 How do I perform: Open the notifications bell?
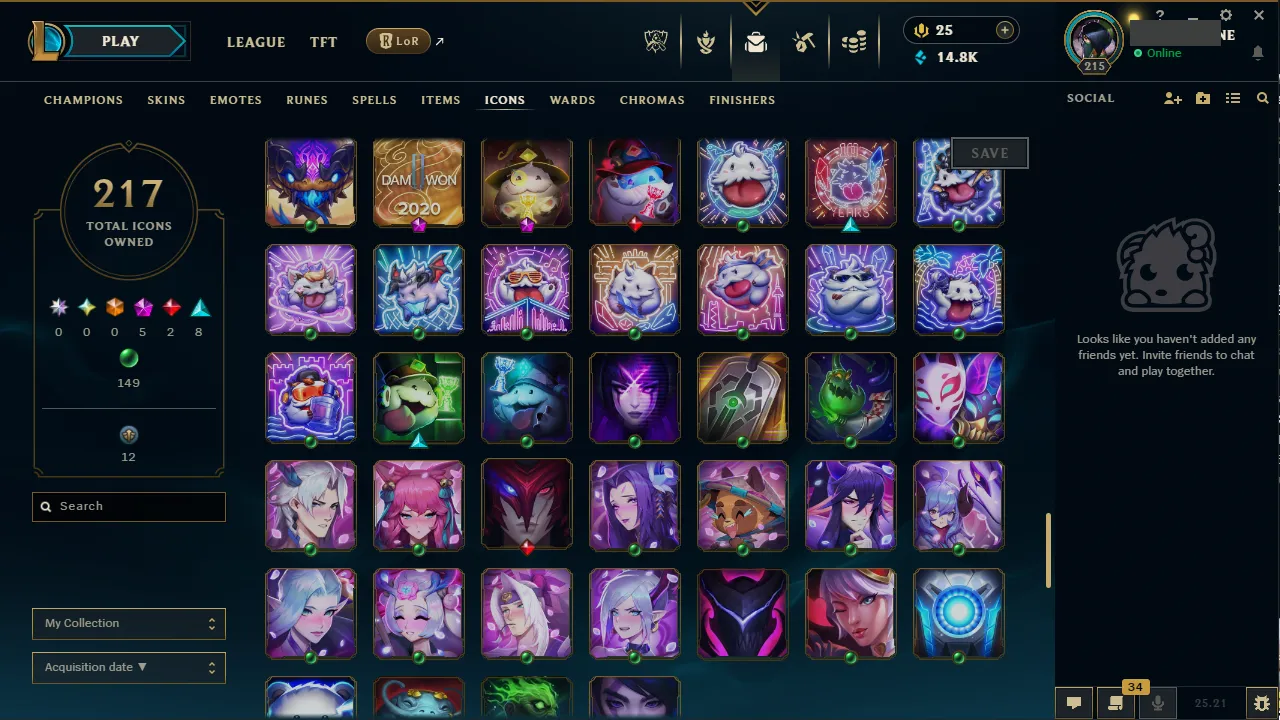pyautogui.click(x=1258, y=52)
